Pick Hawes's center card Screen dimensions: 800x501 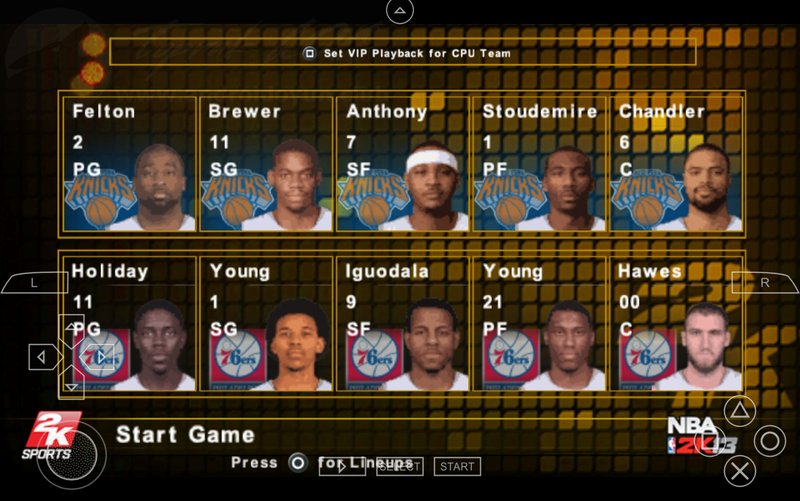coord(676,324)
